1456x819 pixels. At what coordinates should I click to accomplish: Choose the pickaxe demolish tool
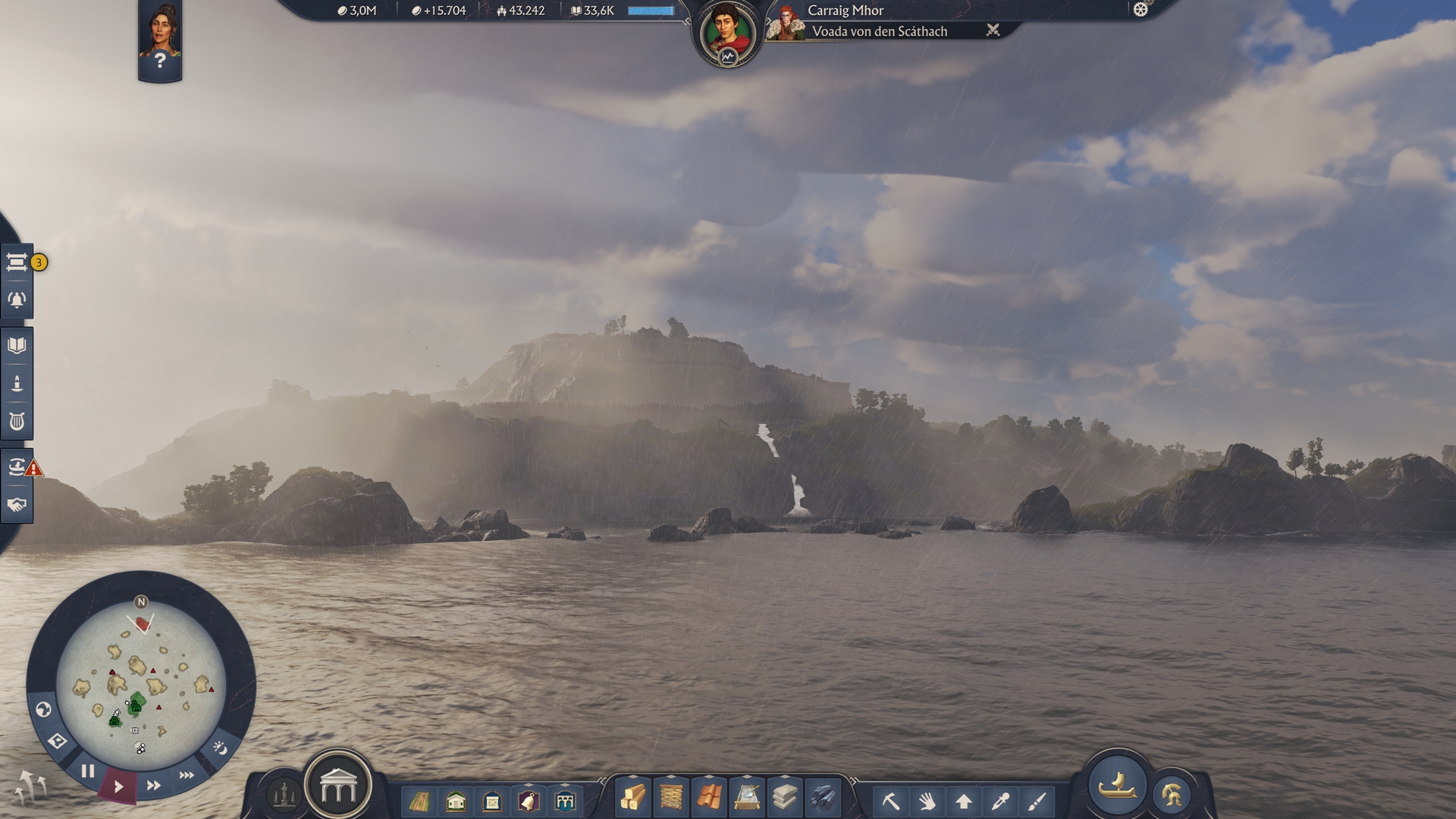coord(890,801)
